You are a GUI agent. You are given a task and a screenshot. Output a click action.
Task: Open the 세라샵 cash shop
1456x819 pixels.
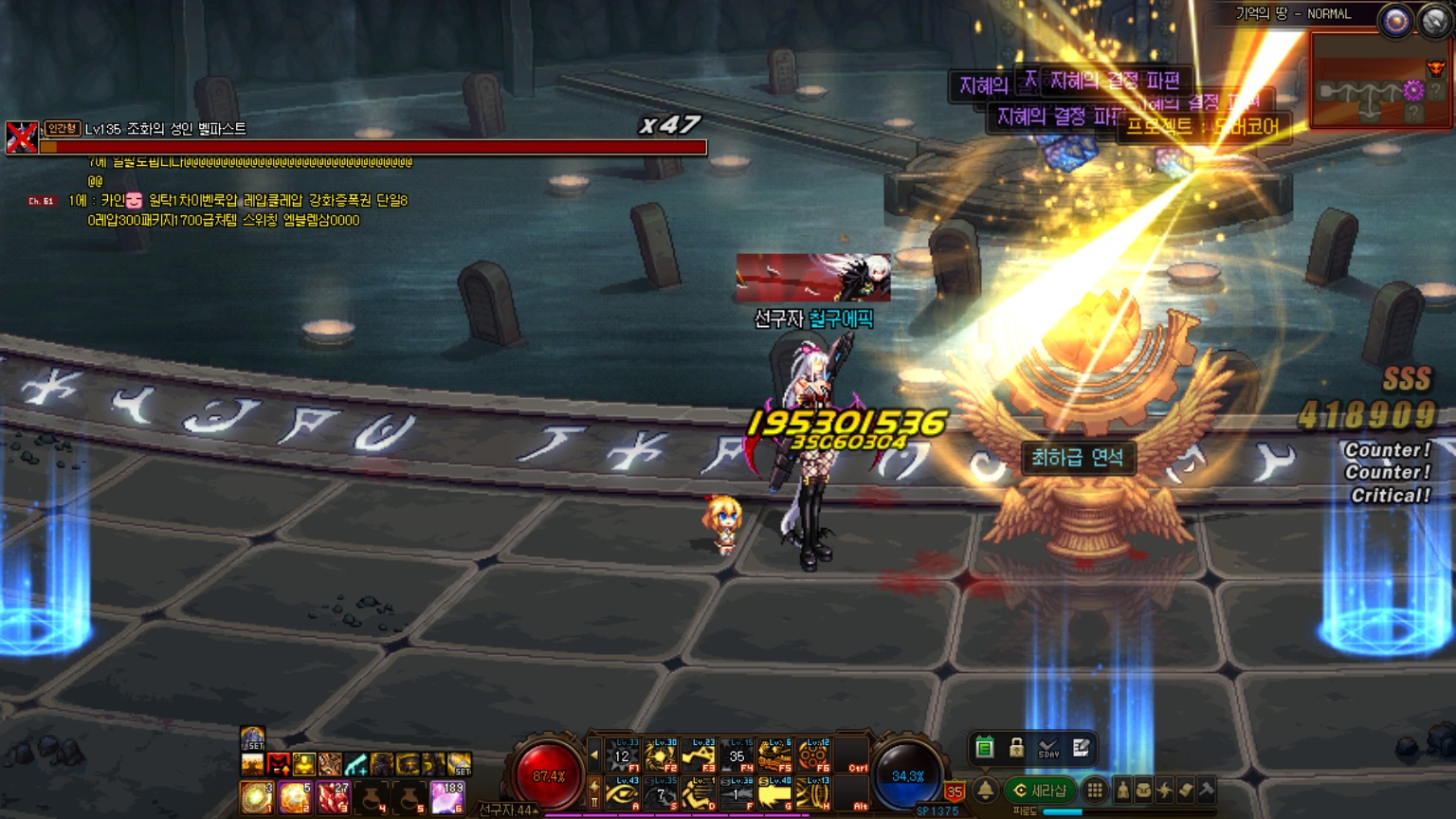pos(1040,791)
